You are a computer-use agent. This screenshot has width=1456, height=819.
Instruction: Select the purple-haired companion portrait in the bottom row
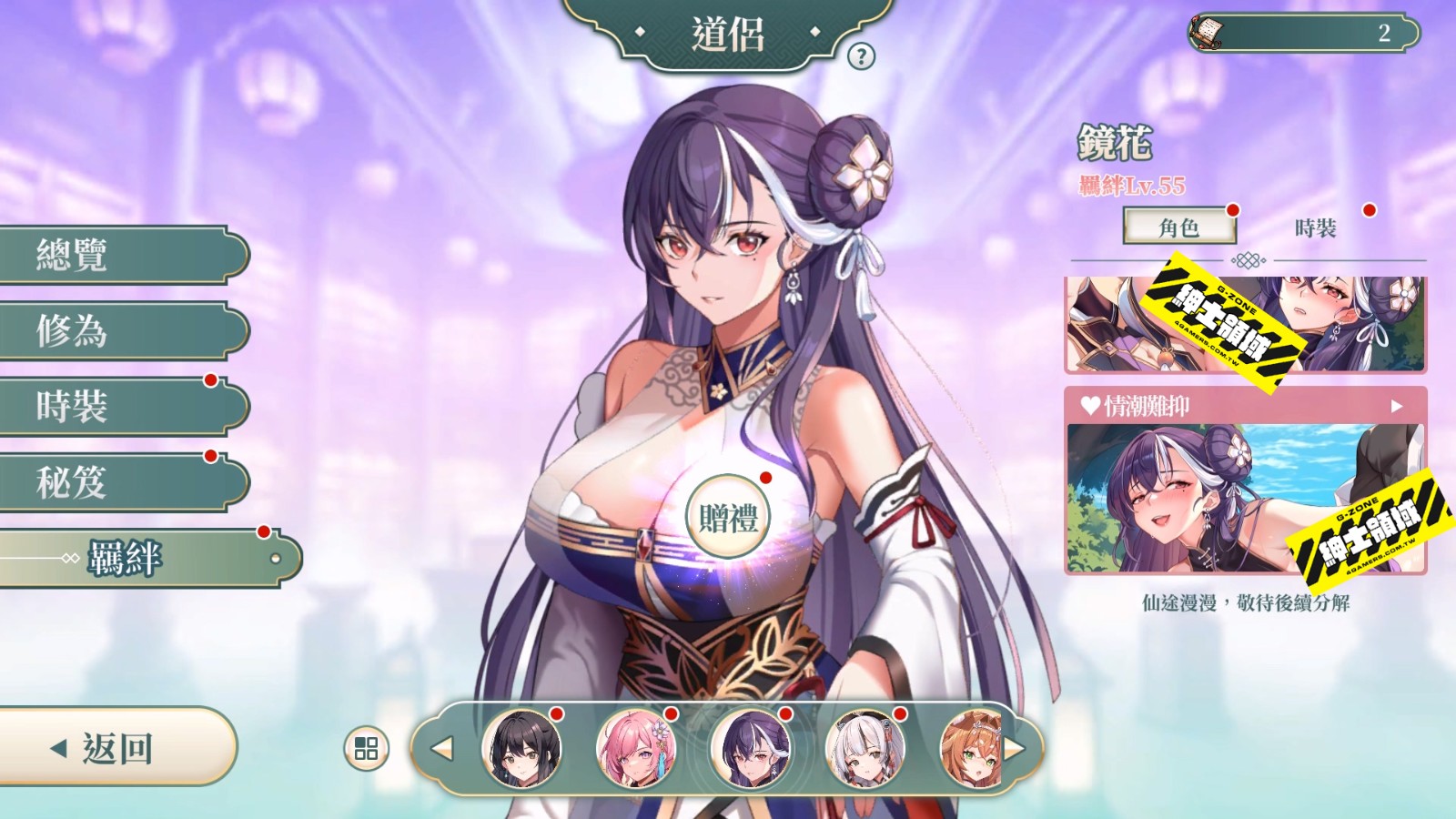point(751,748)
